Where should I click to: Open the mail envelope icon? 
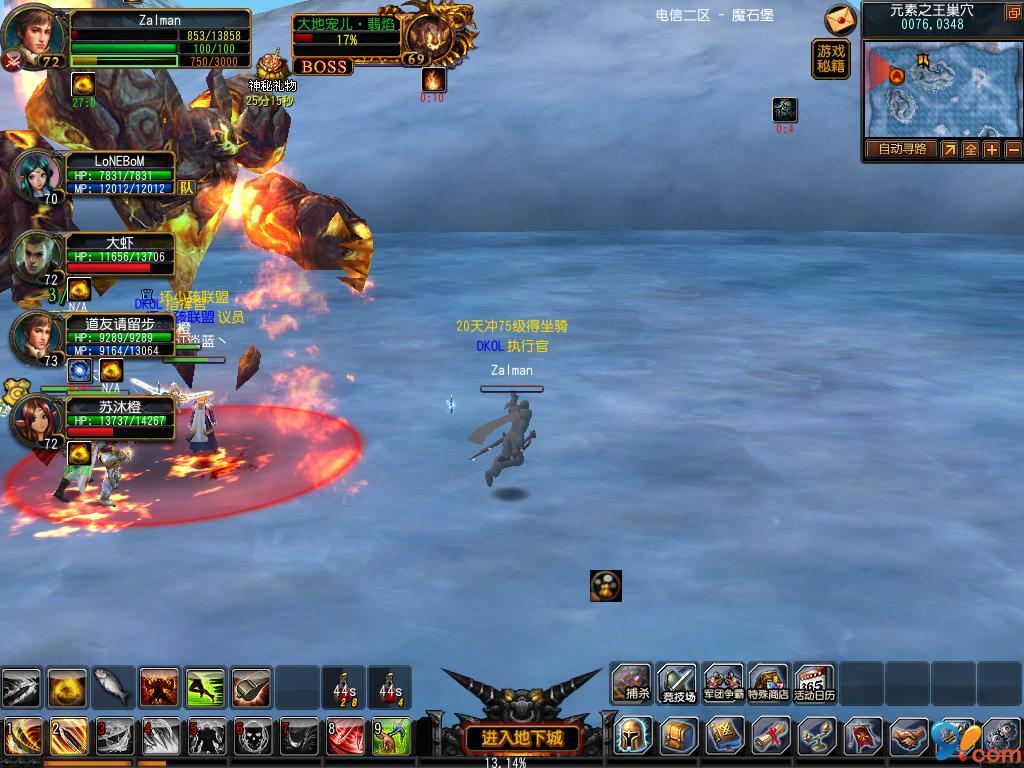point(841,19)
